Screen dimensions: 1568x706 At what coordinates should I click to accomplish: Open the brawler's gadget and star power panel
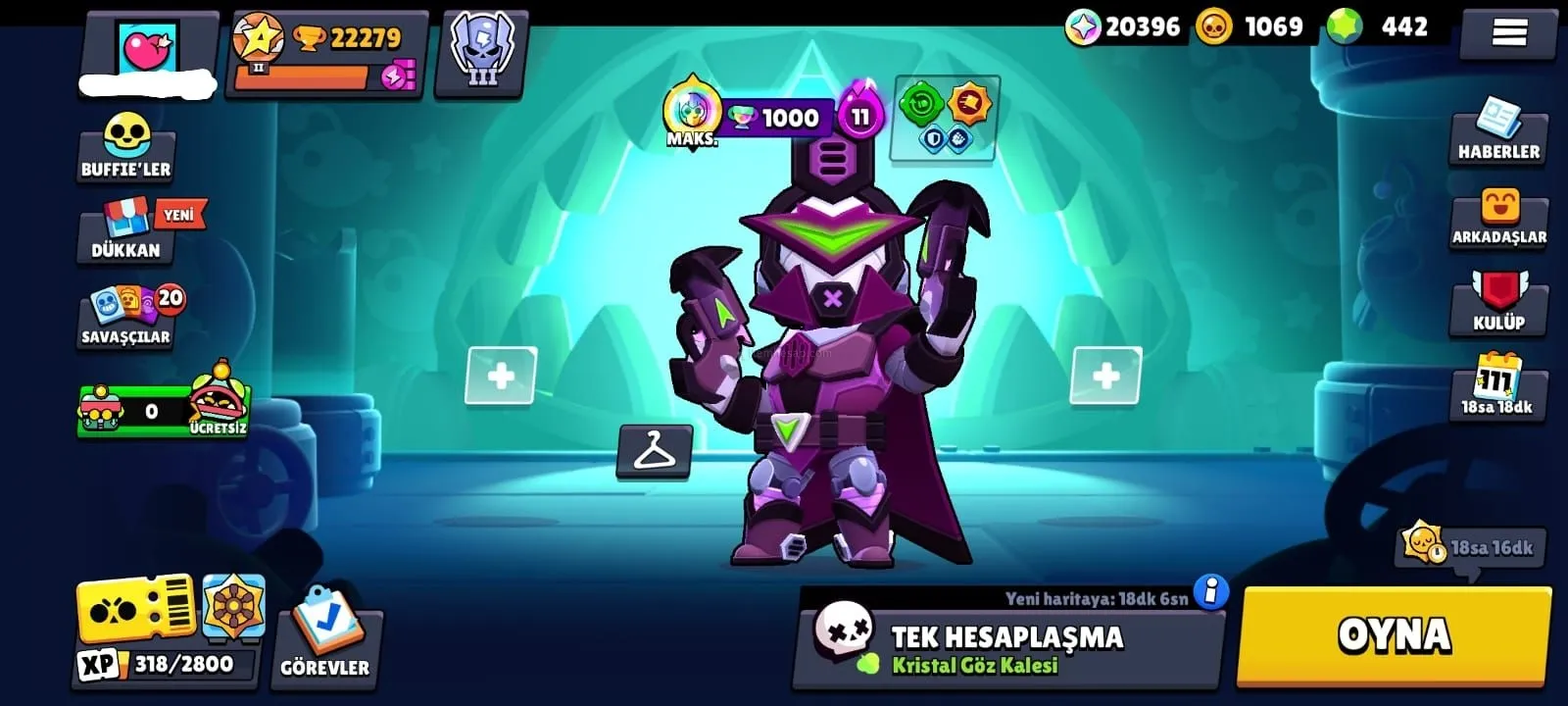pyautogui.click(x=945, y=118)
